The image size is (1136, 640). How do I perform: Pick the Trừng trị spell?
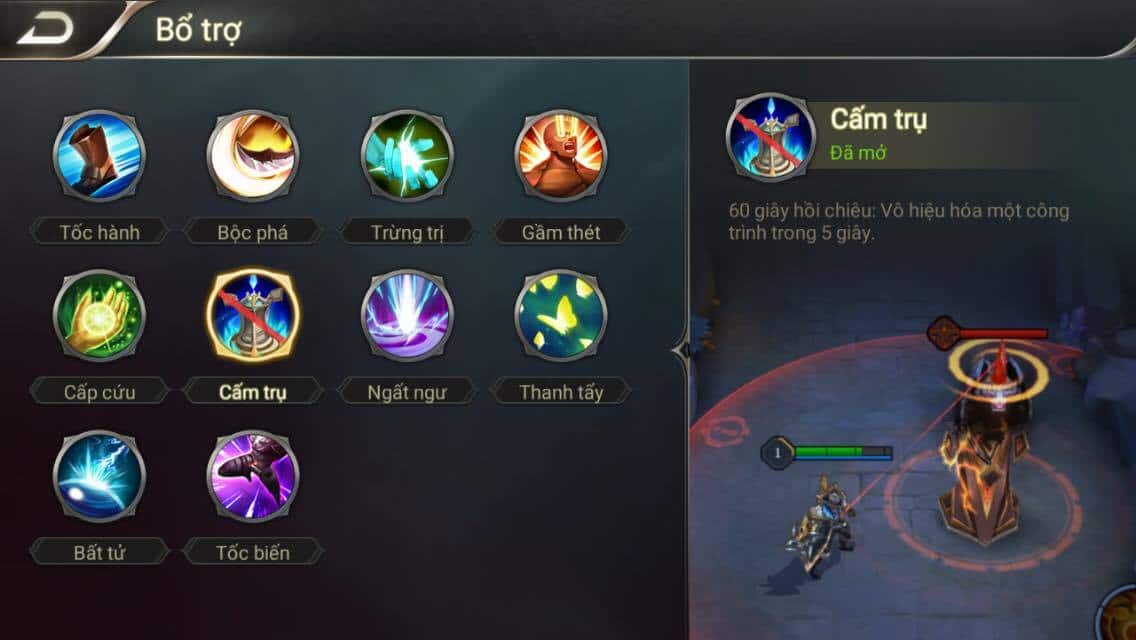(407, 156)
